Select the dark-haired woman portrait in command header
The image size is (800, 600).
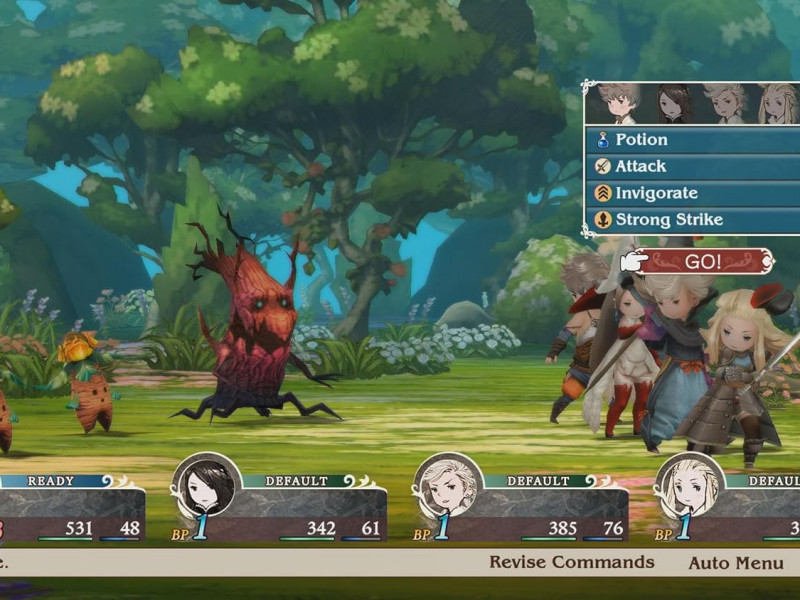pyautogui.click(x=673, y=103)
